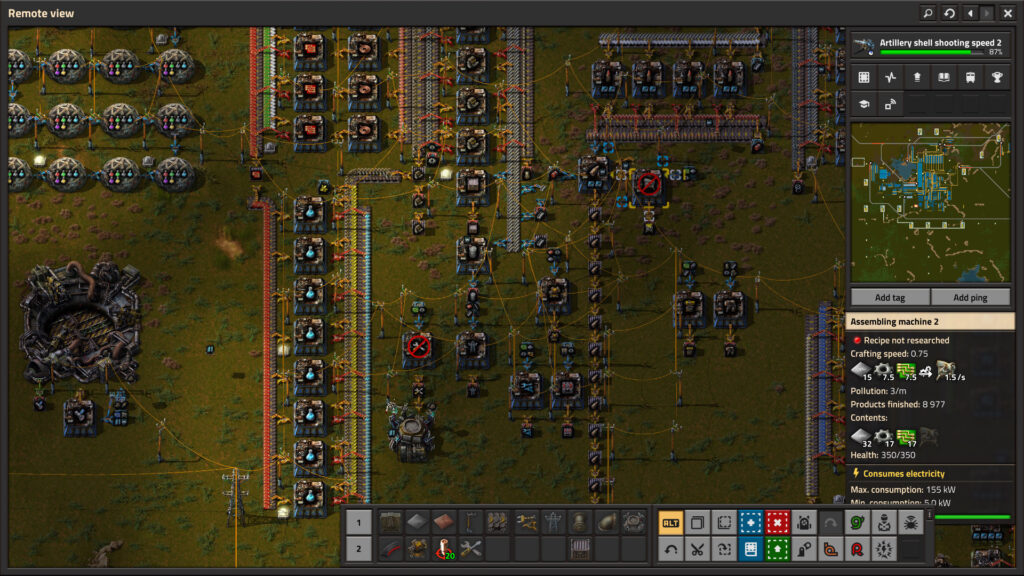Toggle the ALT mode button

click(671, 522)
